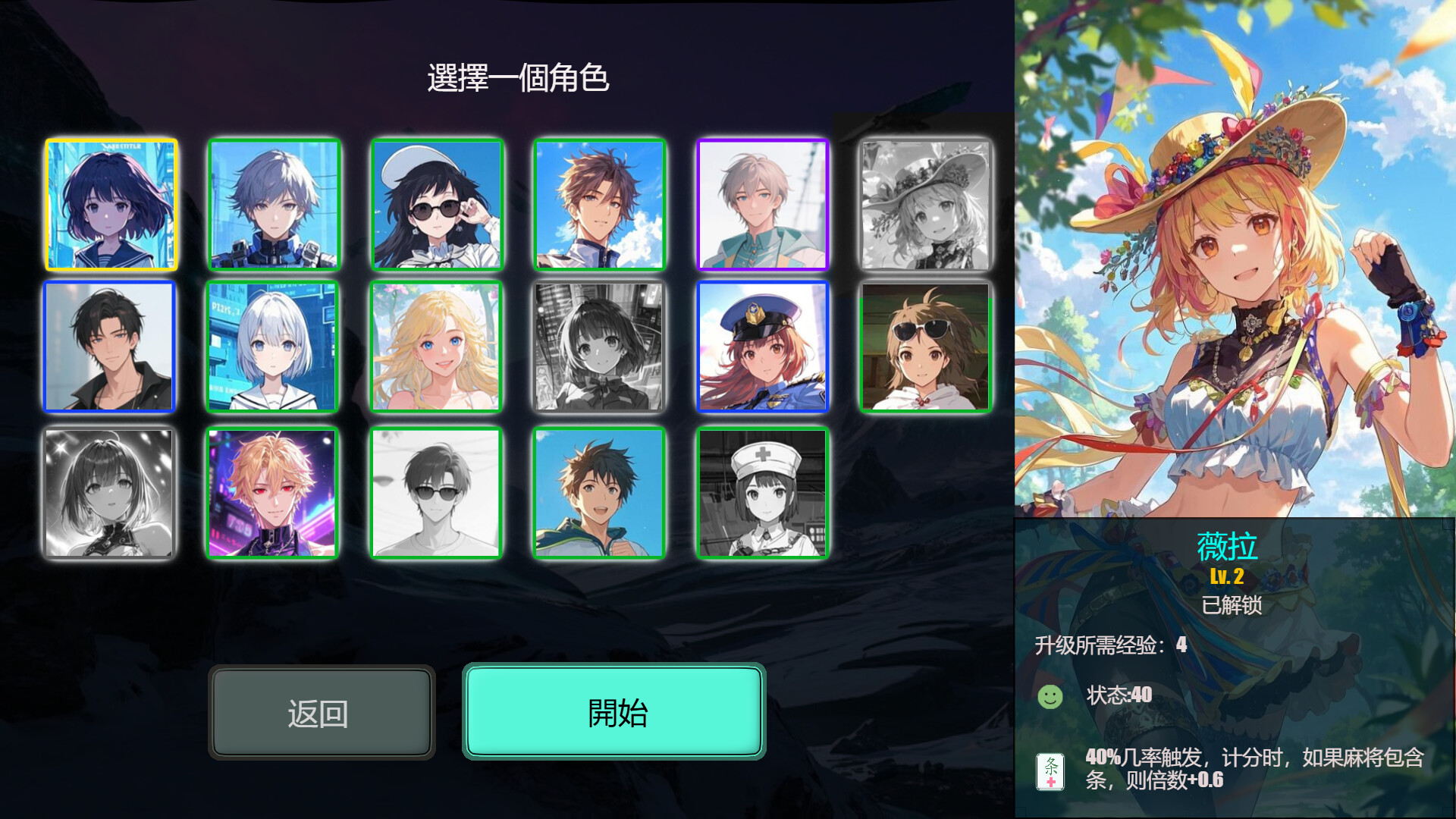Image resolution: width=1456 pixels, height=819 pixels.
Task: Select the grayscale nurse character portrait
Action: pyautogui.click(x=762, y=493)
